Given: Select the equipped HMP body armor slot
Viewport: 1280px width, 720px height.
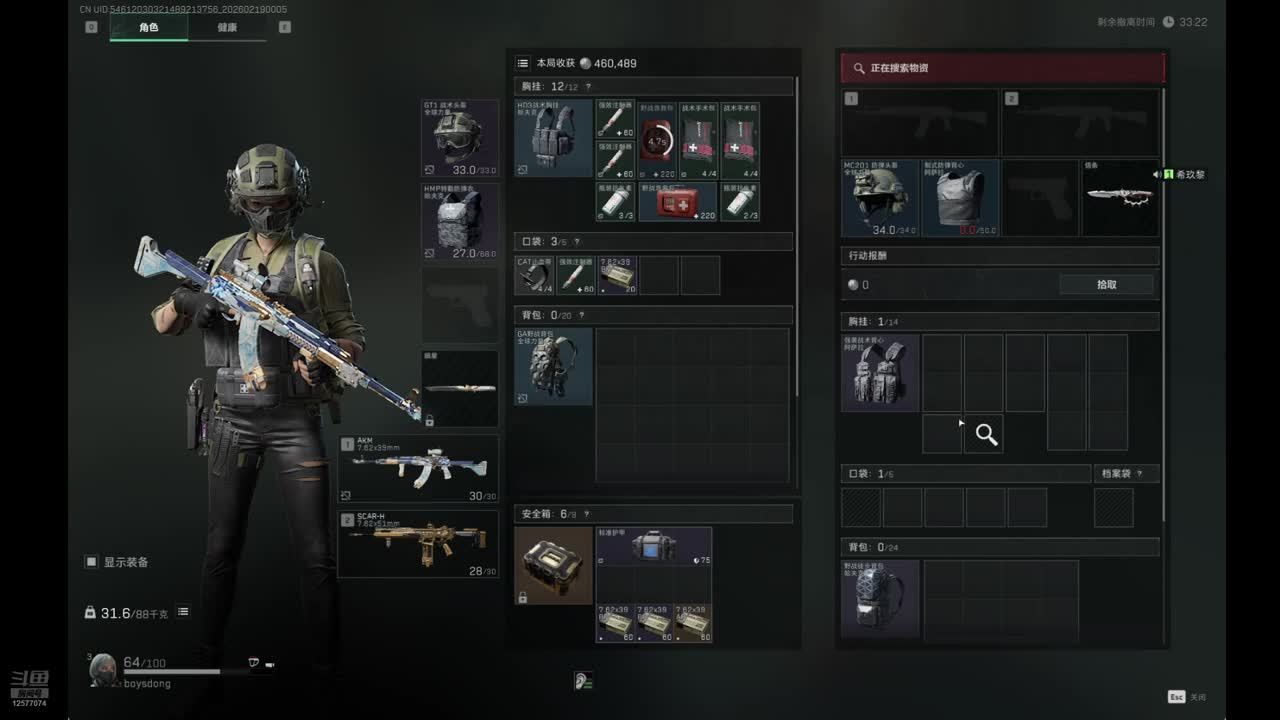Looking at the screenshot, I should pos(460,222).
